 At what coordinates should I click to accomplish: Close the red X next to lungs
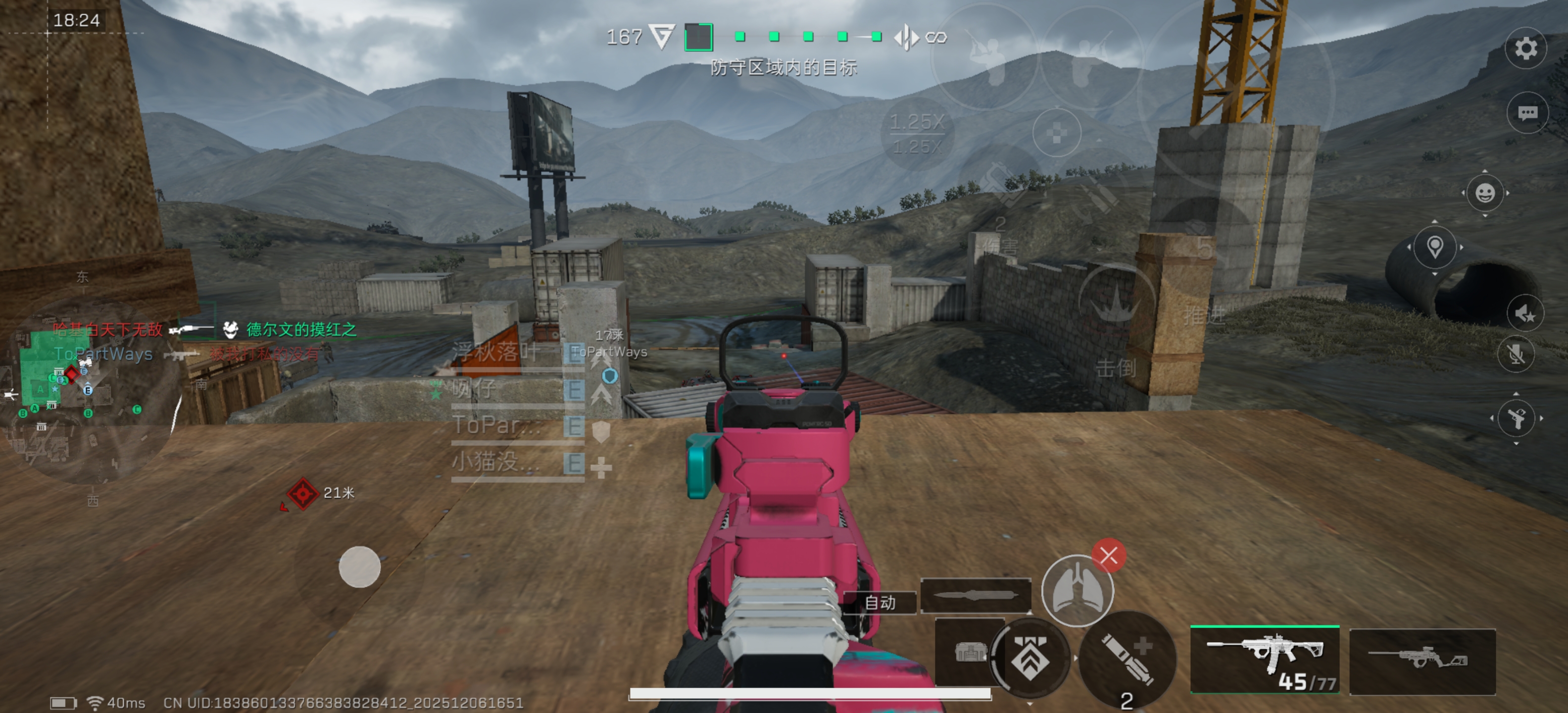coord(1108,555)
